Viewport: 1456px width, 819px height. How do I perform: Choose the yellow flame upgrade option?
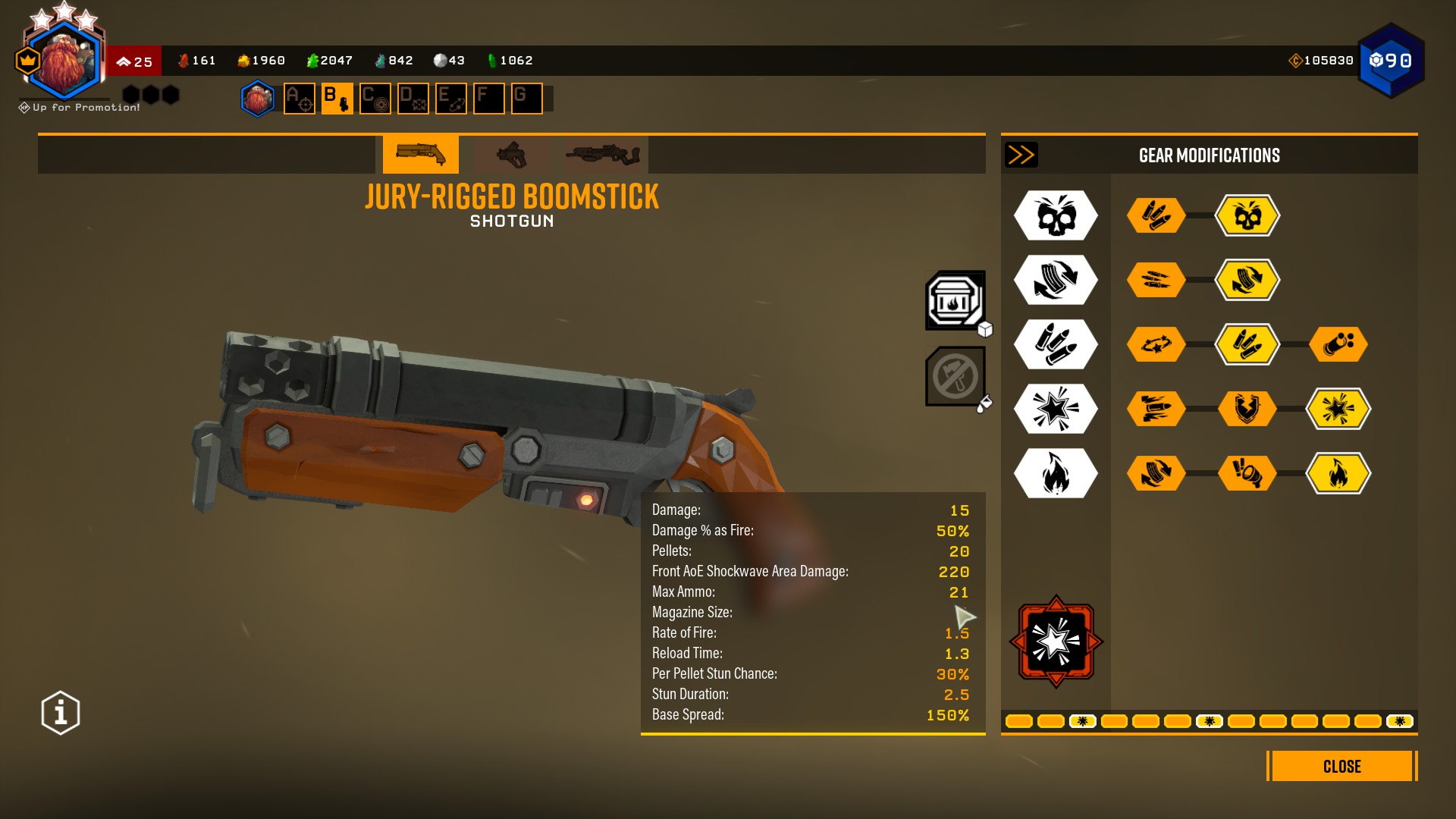tap(1338, 473)
